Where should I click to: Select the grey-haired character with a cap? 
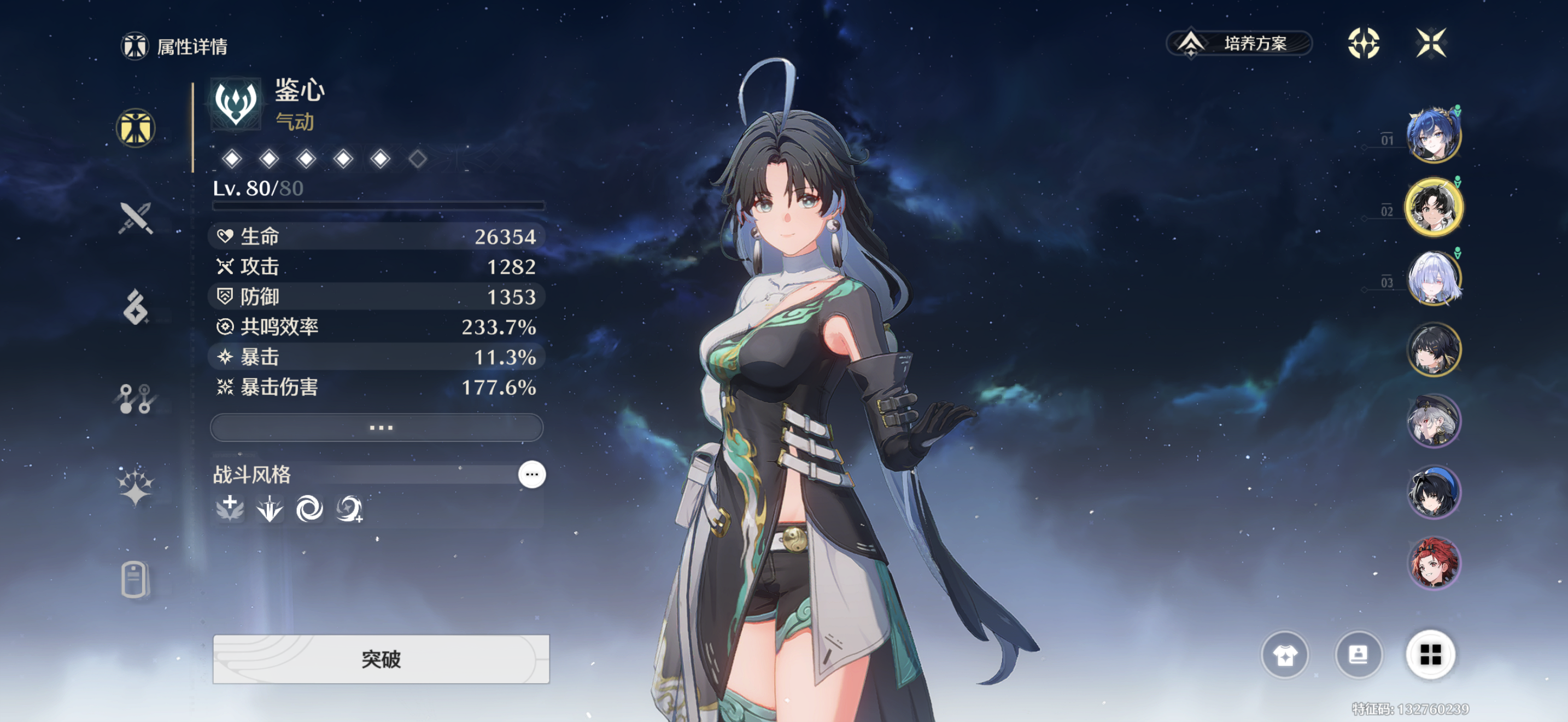pyautogui.click(x=1433, y=421)
